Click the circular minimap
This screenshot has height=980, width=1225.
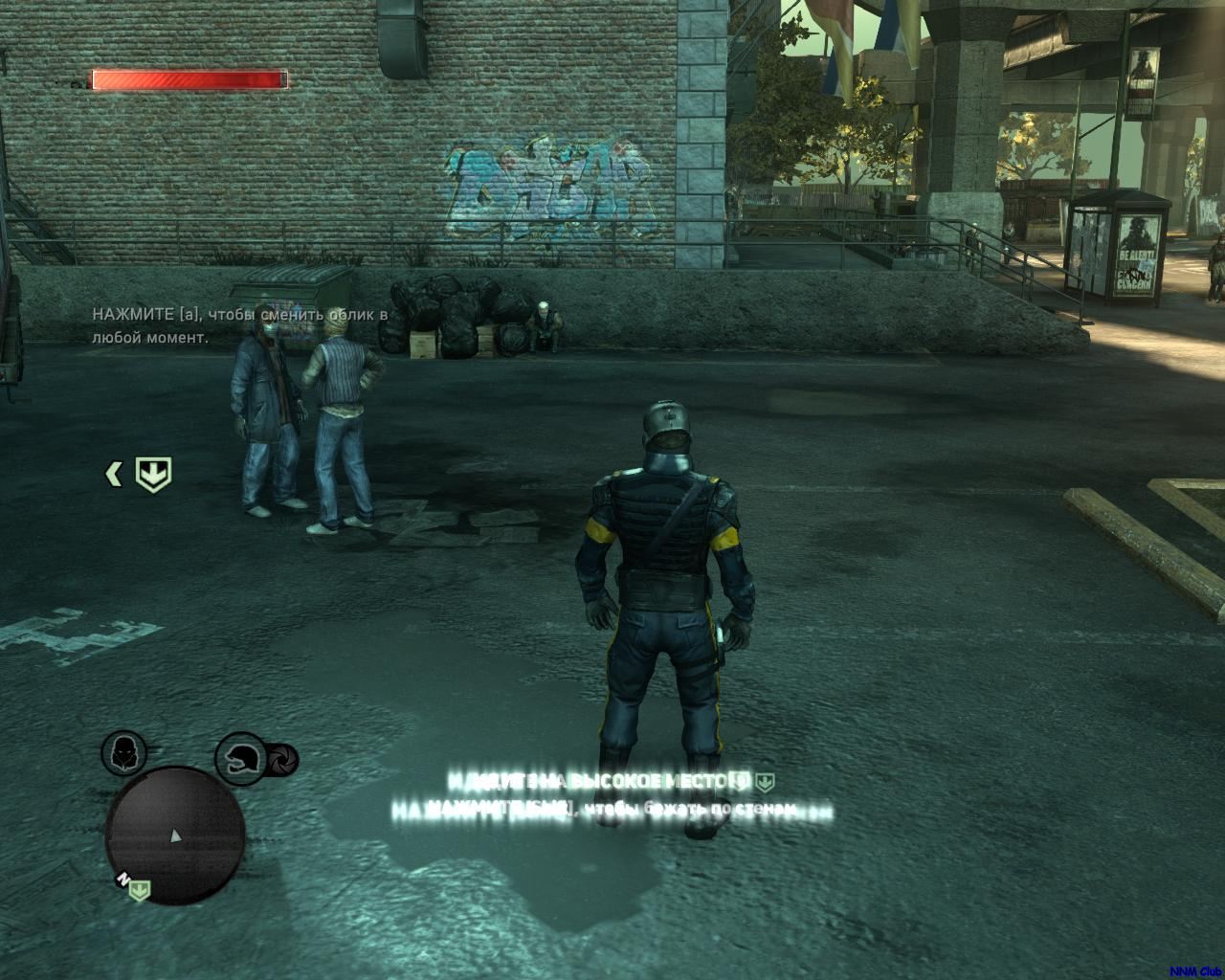[x=175, y=835]
